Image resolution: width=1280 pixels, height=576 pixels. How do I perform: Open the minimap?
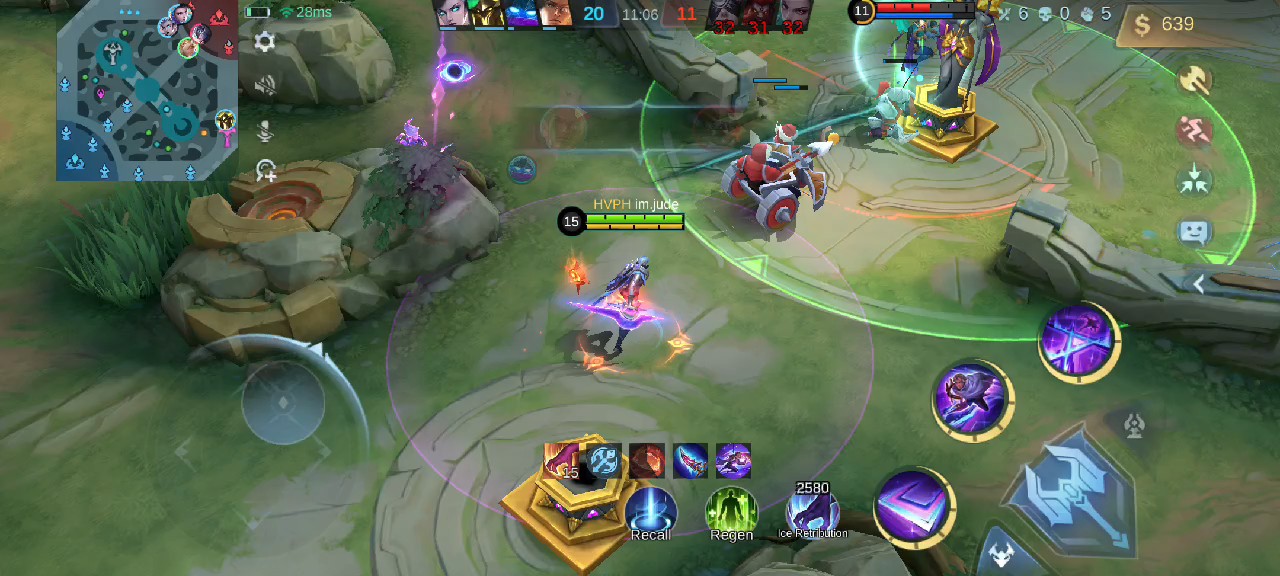pyautogui.click(x=147, y=92)
